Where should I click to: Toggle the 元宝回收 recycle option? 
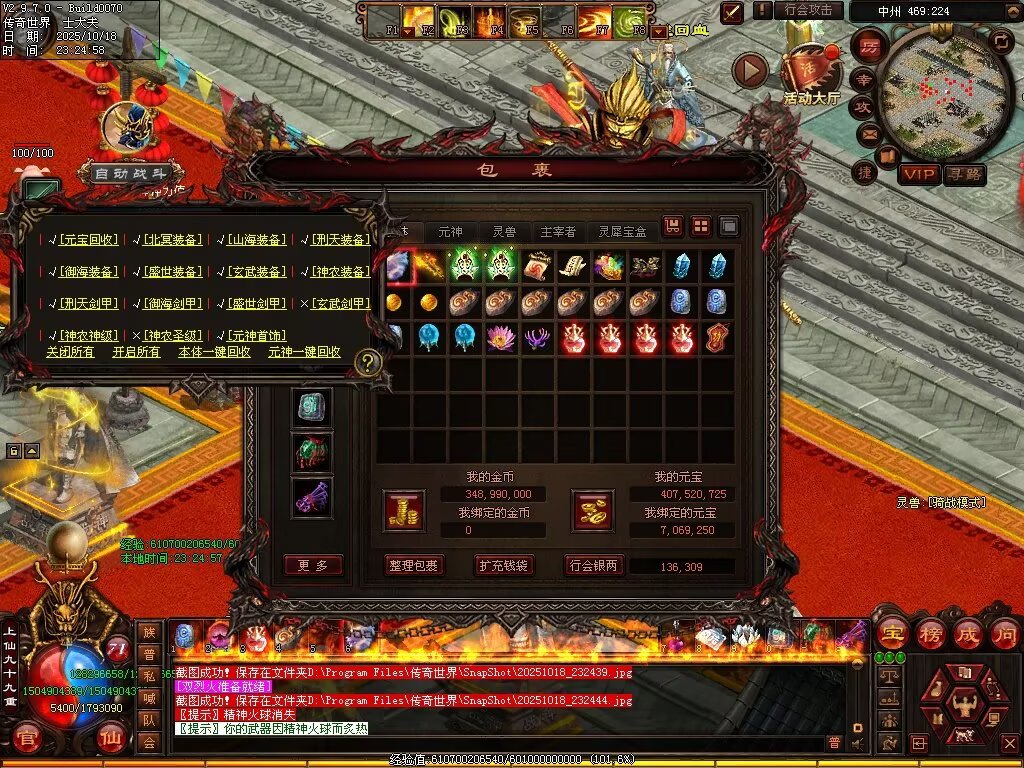click(88, 240)
